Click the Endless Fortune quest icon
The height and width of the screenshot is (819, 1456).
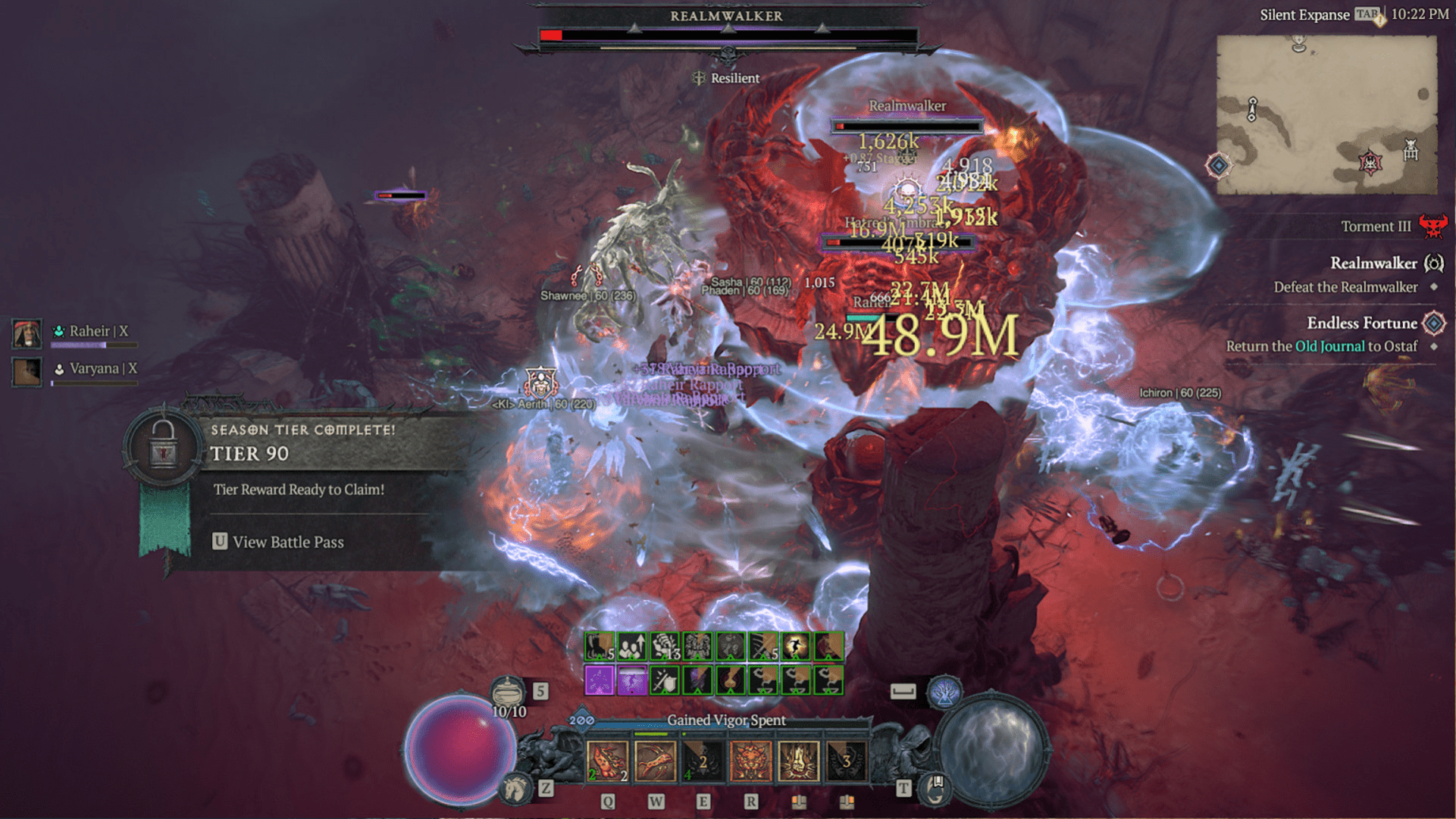[x=1434, y=323]
